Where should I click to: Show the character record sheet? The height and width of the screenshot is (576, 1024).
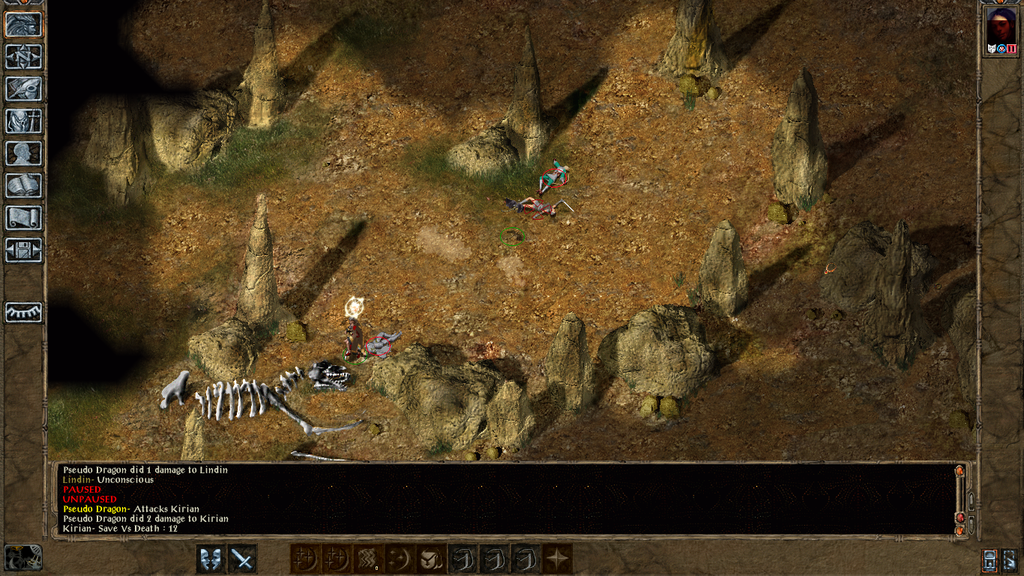pyautogui.click(x=23, y=153)
